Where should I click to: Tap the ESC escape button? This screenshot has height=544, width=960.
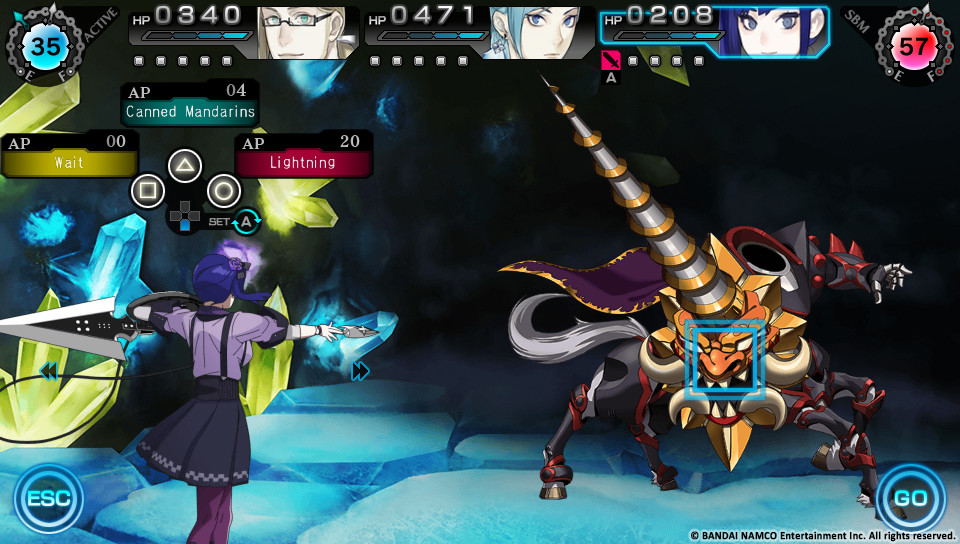click(x=48, y=498)
